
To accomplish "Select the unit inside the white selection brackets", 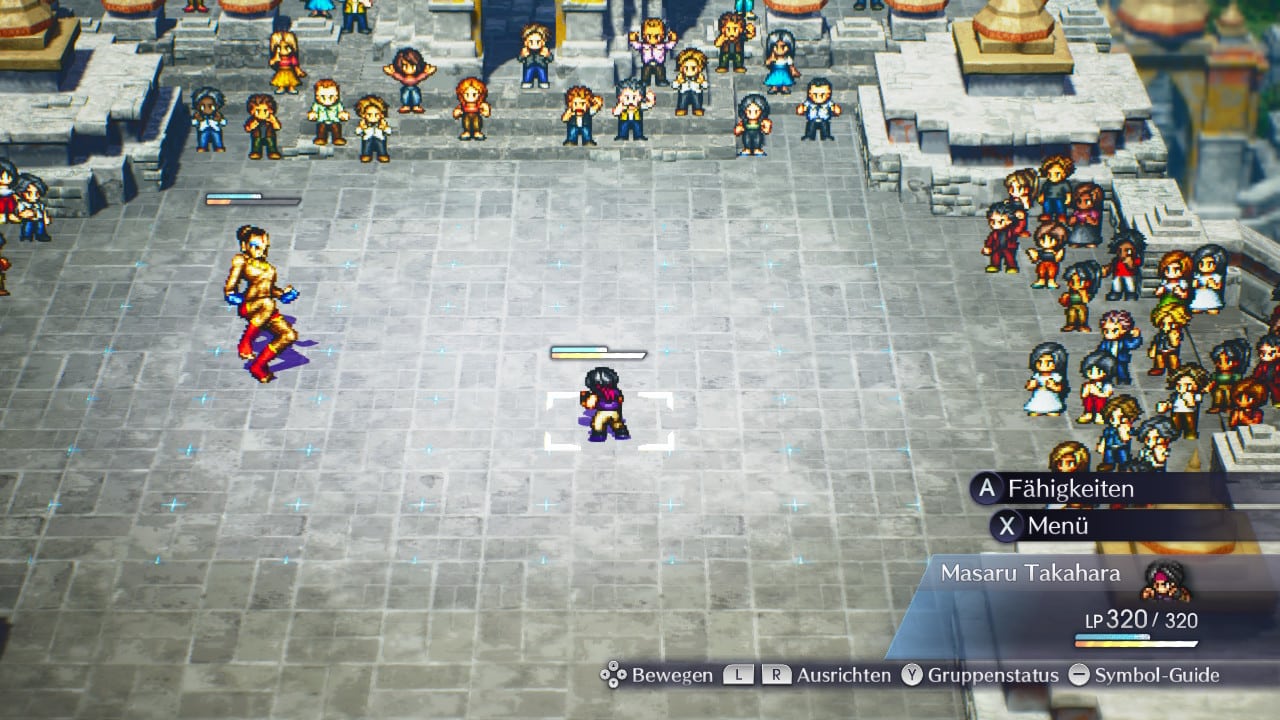I will click(x=607, y=406).
